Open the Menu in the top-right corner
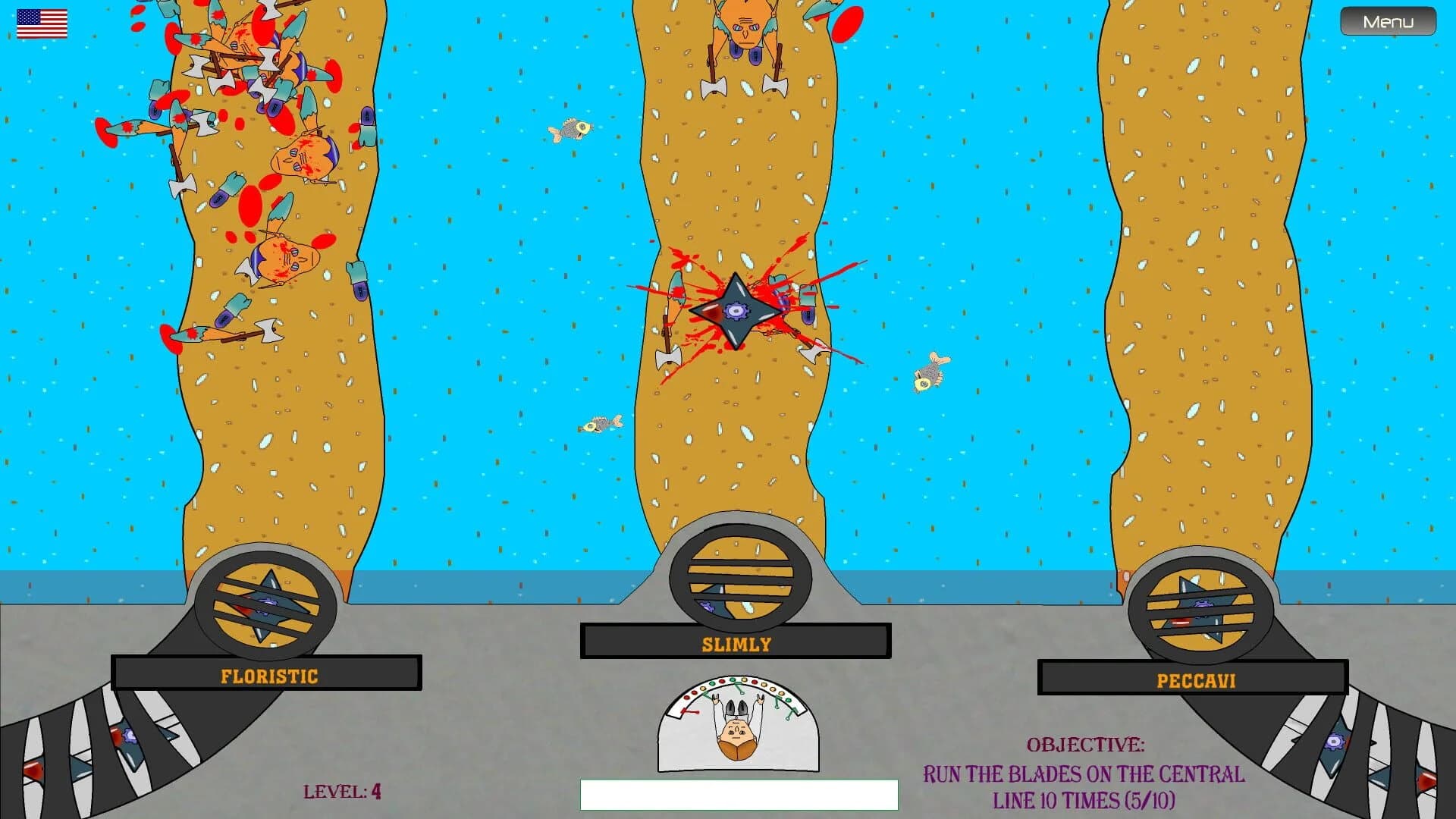This screenshot has width=1456, height=819. click(x=1388, y=21)
